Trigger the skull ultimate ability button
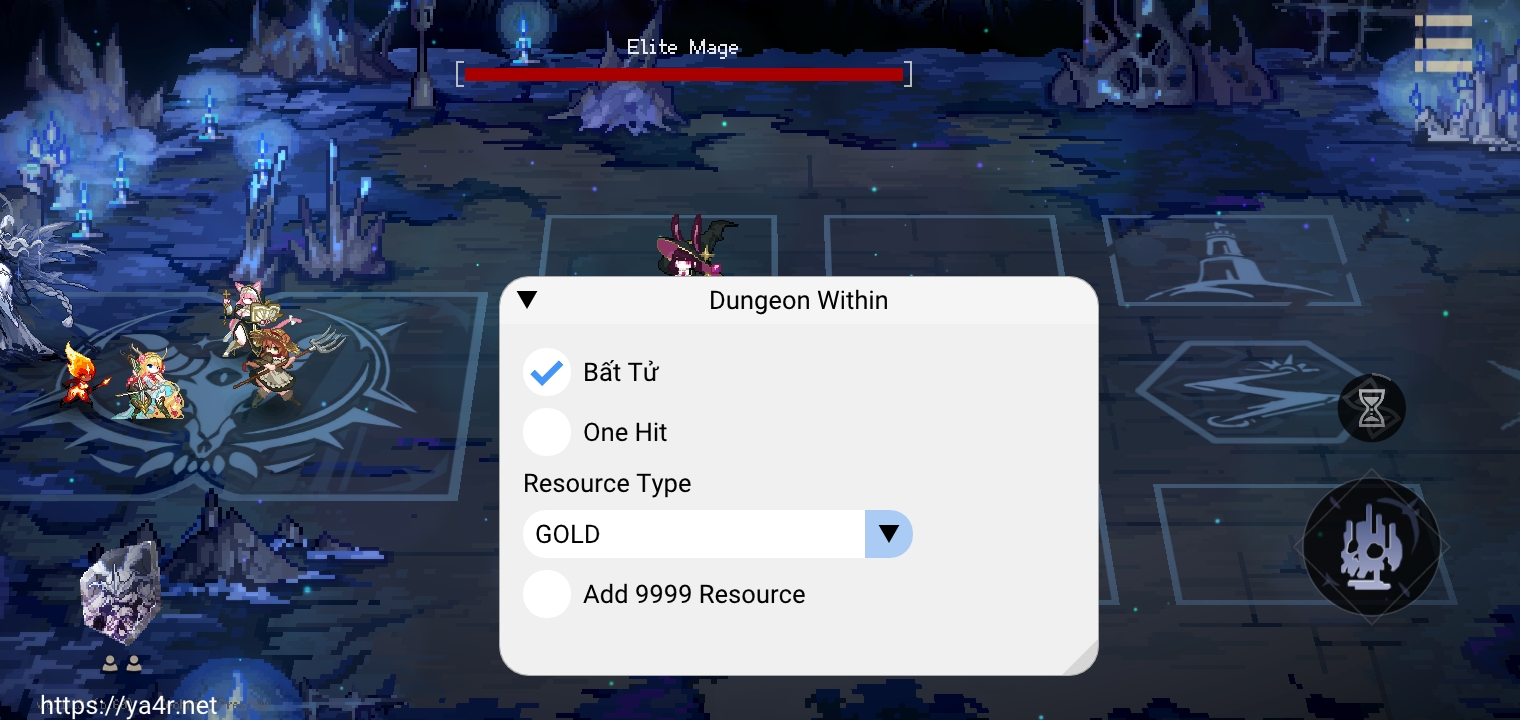1520x720 pixels. tap(1371, 547)
